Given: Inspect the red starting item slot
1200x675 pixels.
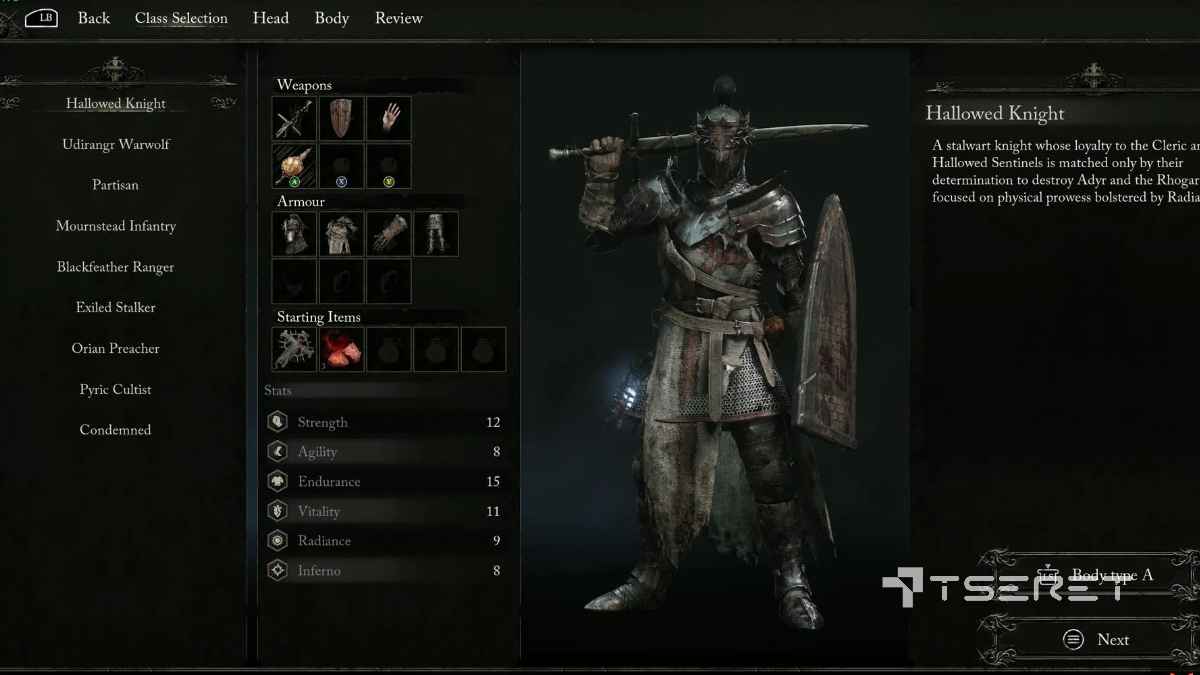Looking at the screenshot, I should pyautogui.click(x=341, y=350).
